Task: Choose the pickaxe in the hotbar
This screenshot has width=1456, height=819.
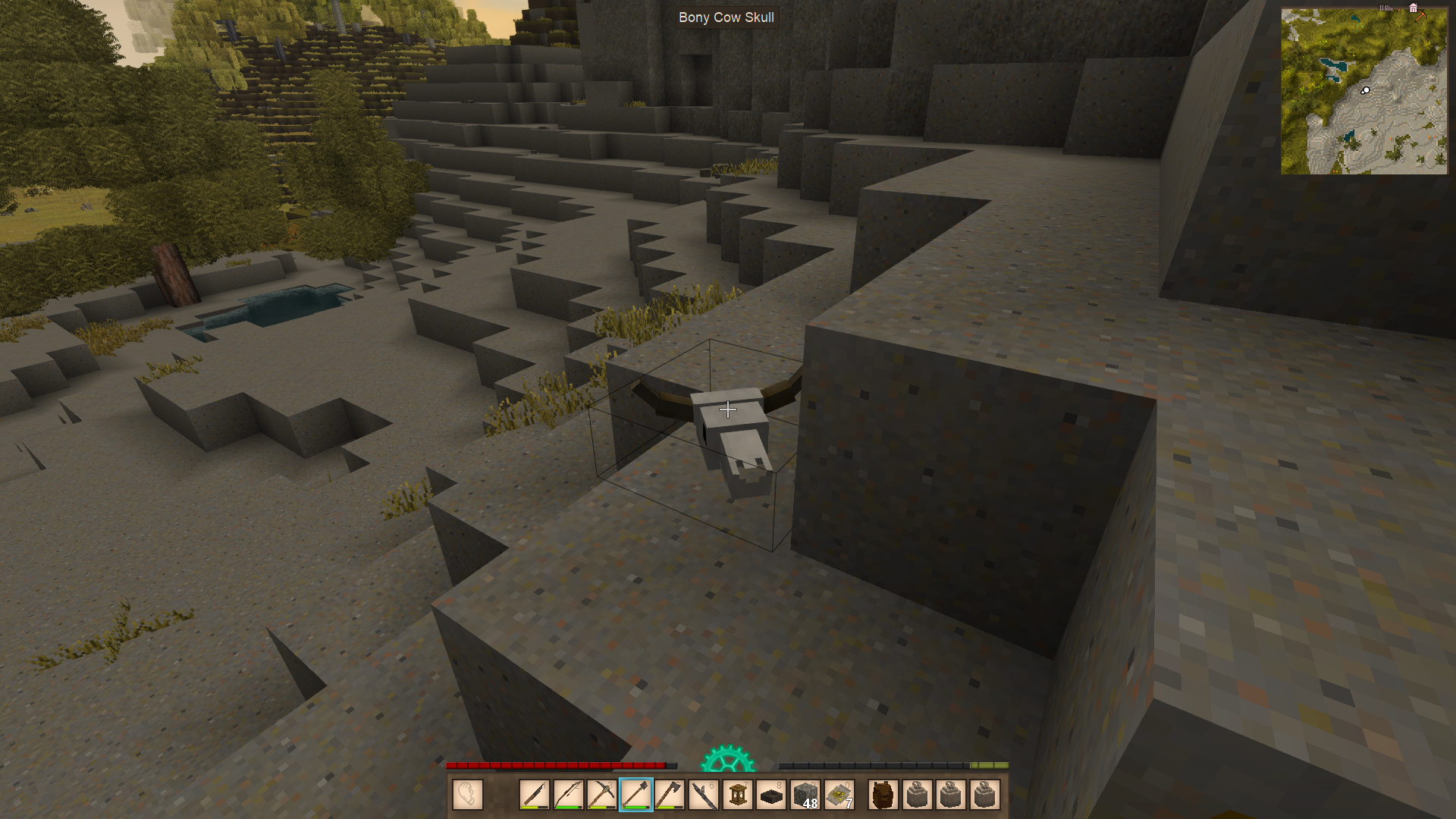Action: pyautogui.click(x=601, y=795)
